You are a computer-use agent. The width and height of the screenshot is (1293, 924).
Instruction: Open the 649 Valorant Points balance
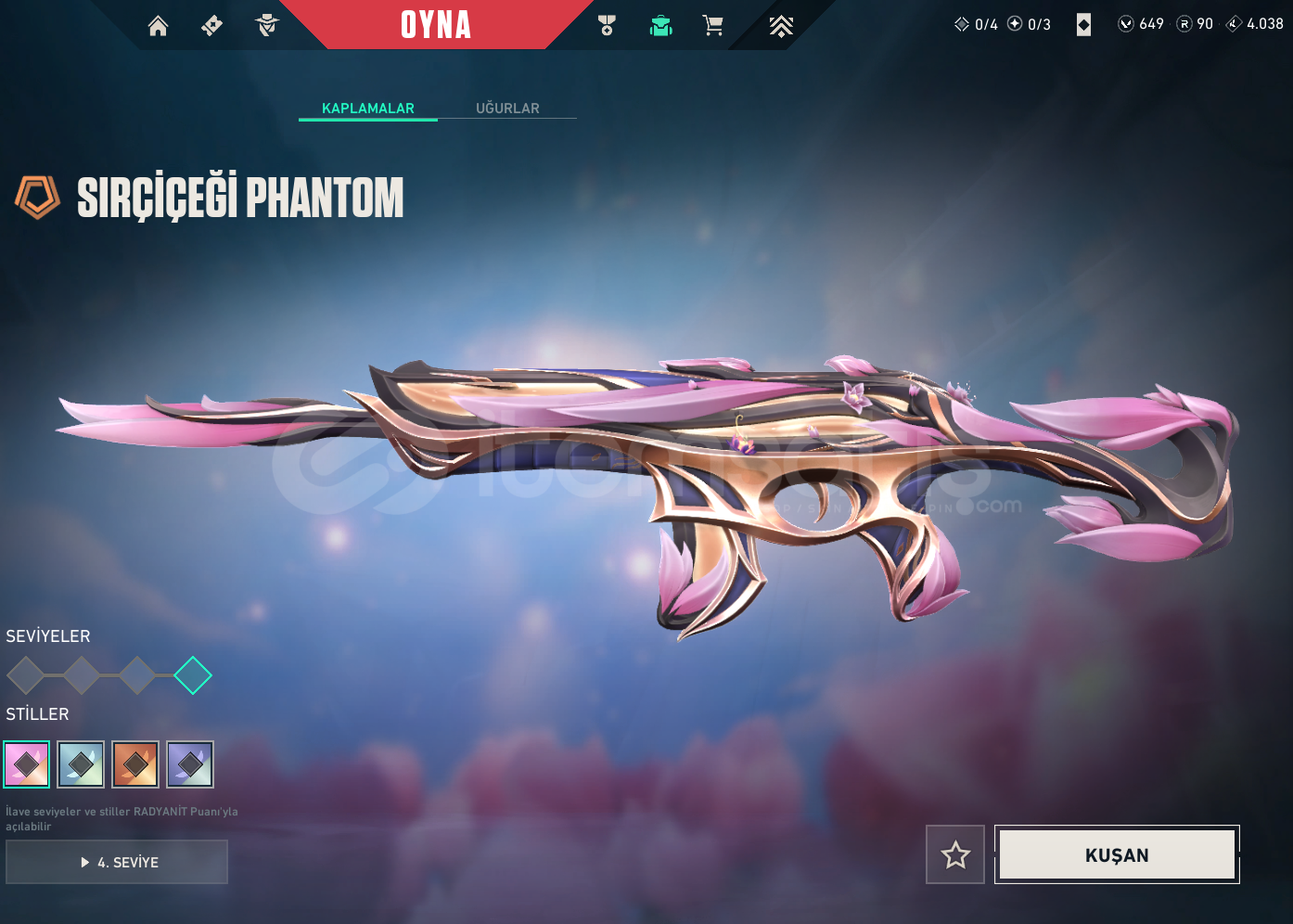click(x=1141, y=24)
